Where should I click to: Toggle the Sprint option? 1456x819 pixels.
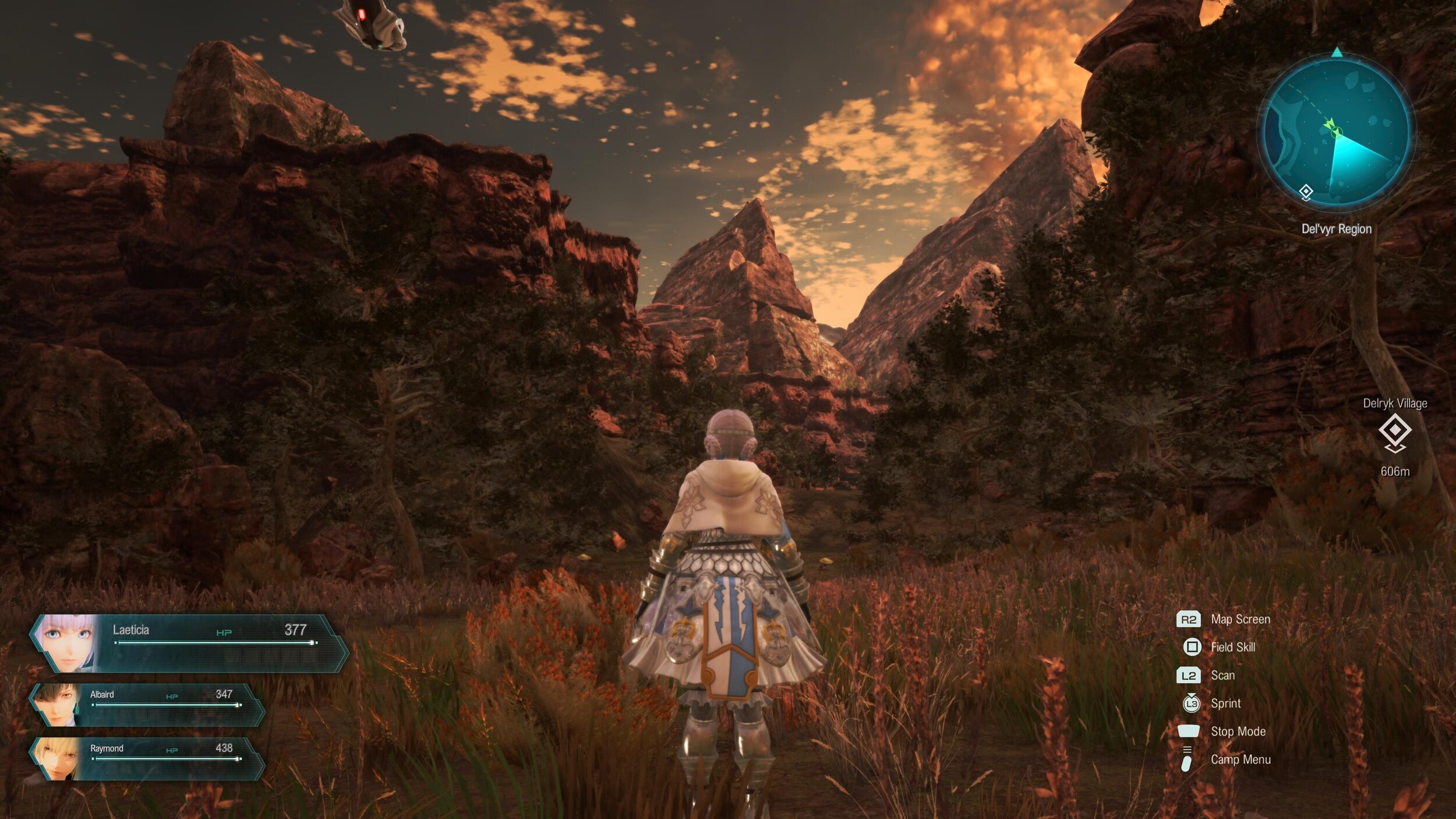(x=1225, y=703)
